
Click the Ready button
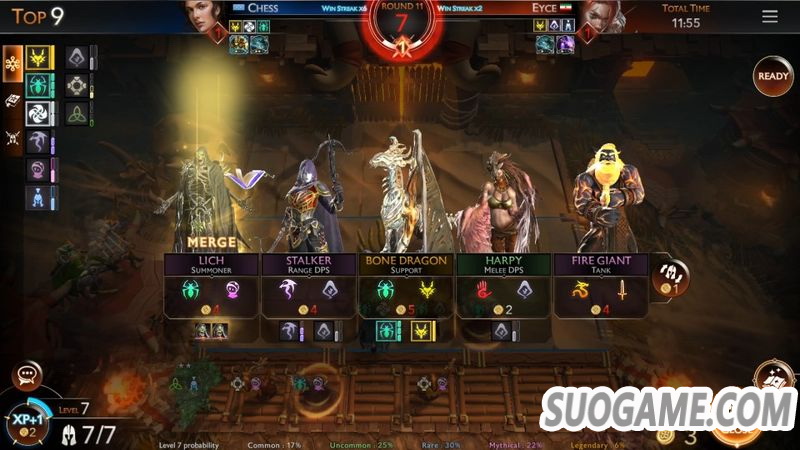pos(773,76)
